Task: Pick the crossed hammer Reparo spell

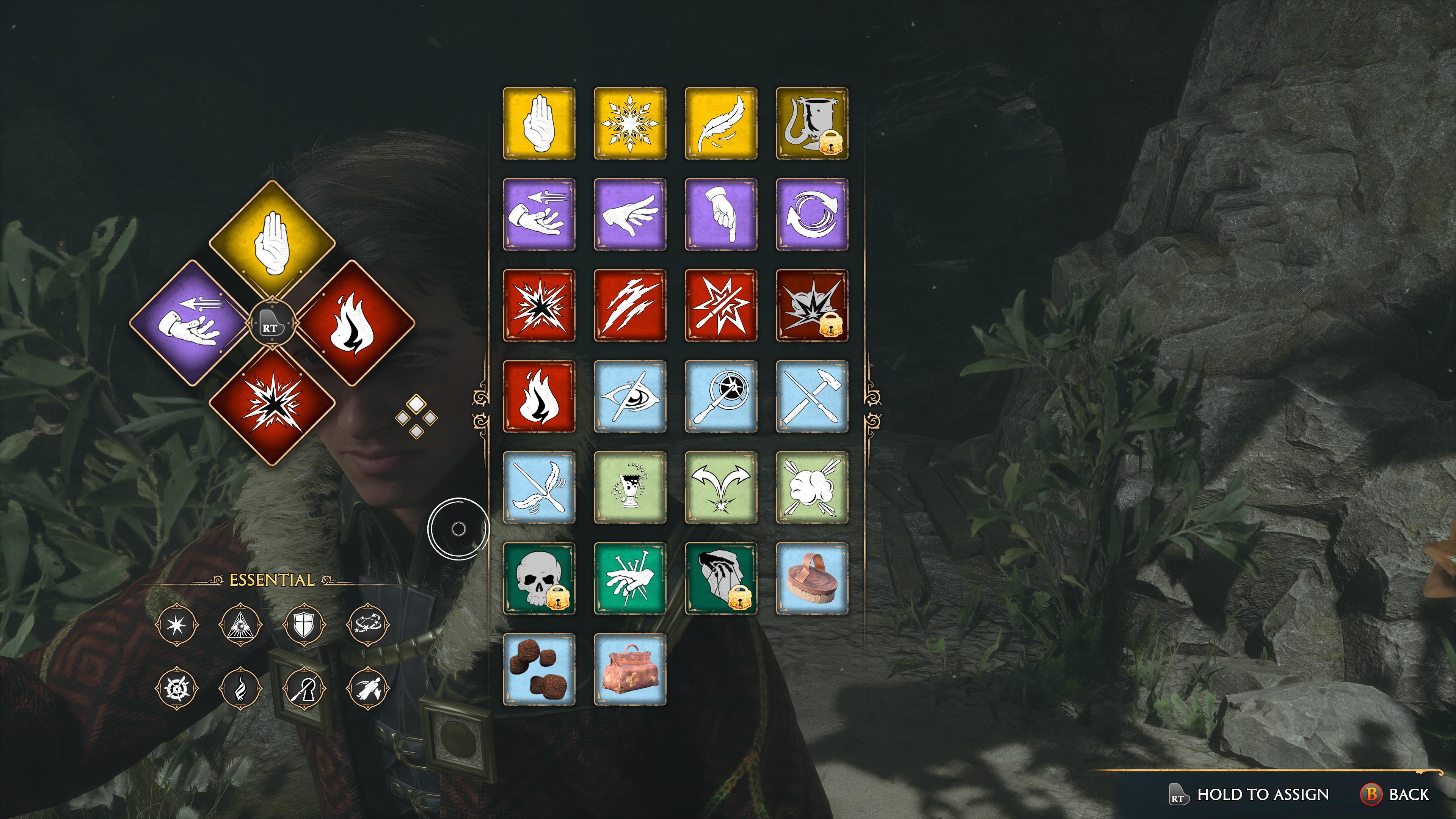Action: [x=812, y=396]
